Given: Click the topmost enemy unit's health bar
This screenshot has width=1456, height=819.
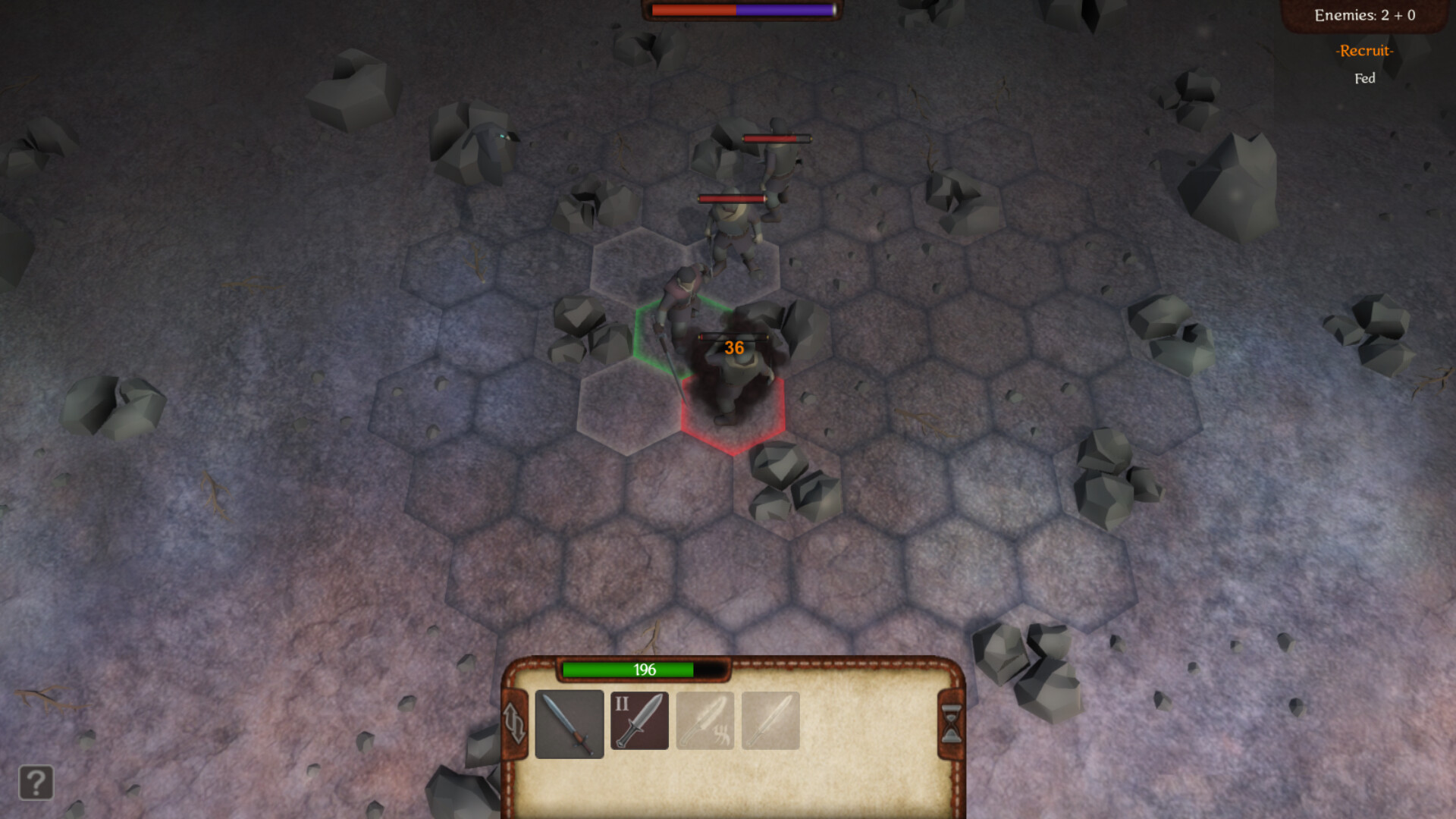Looking at the screenshot, I should (x=776, y=138).
